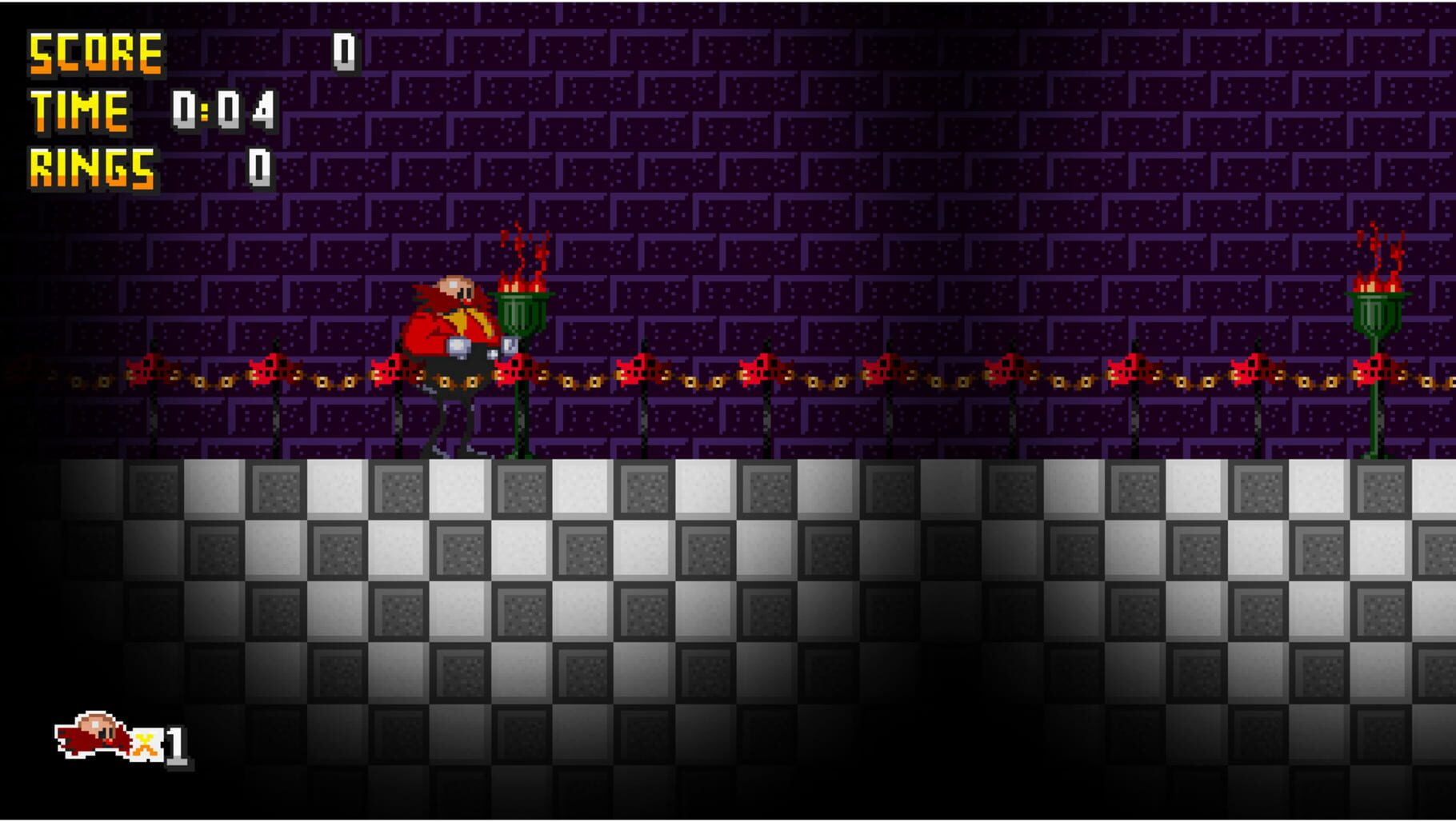Click the rings value showing 0
Image resolution: width=1456 pixels, height=822 pixels.
260,166
